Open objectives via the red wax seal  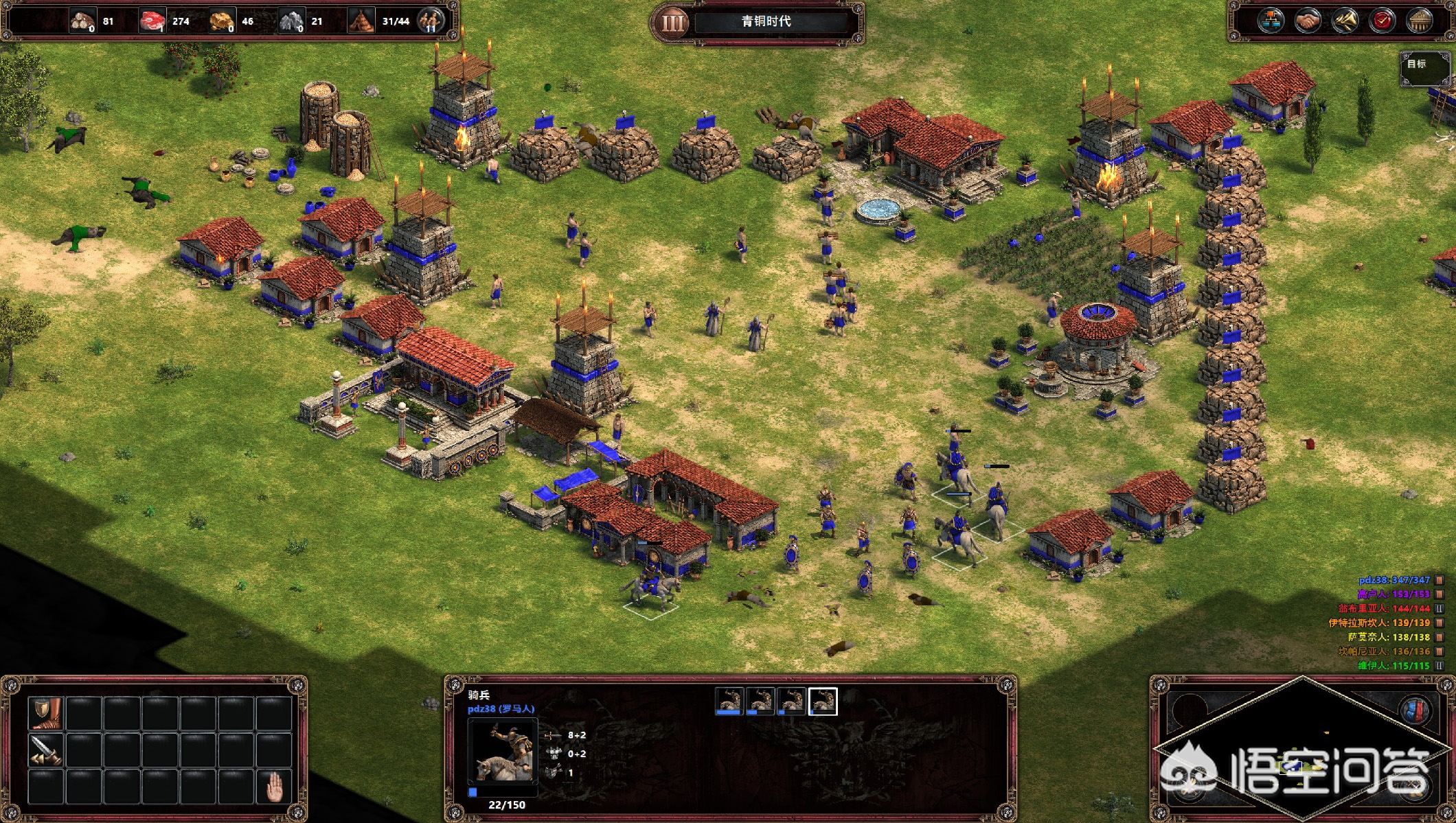(x=1382, y=21)
